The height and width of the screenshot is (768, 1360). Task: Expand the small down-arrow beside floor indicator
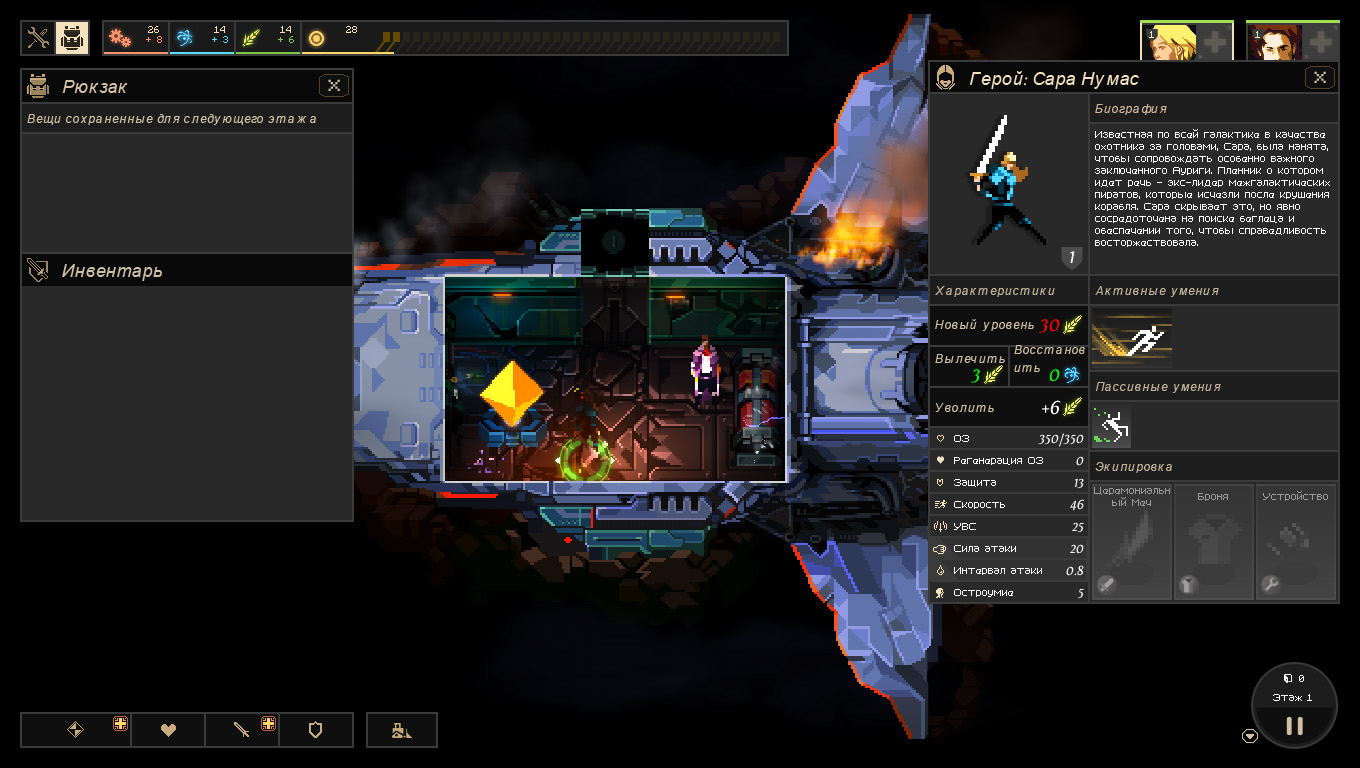point(1249,736)
